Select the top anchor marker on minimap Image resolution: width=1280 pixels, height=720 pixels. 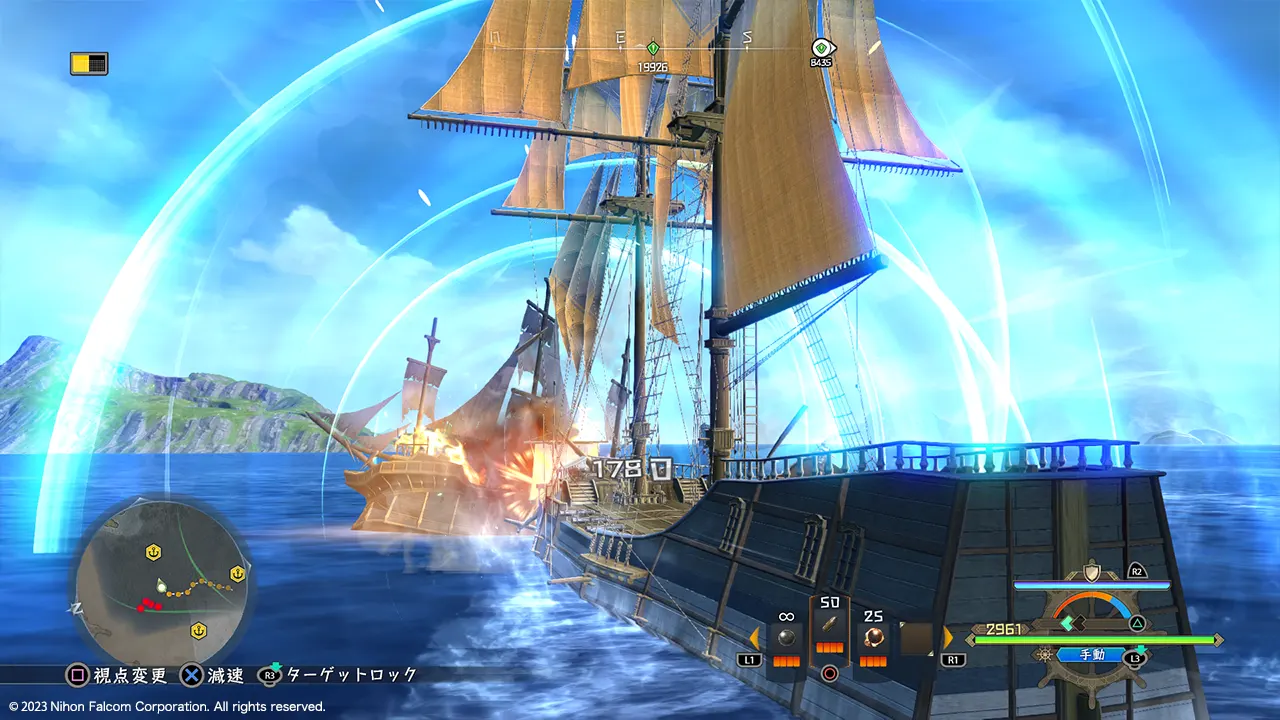pos(153,551)
